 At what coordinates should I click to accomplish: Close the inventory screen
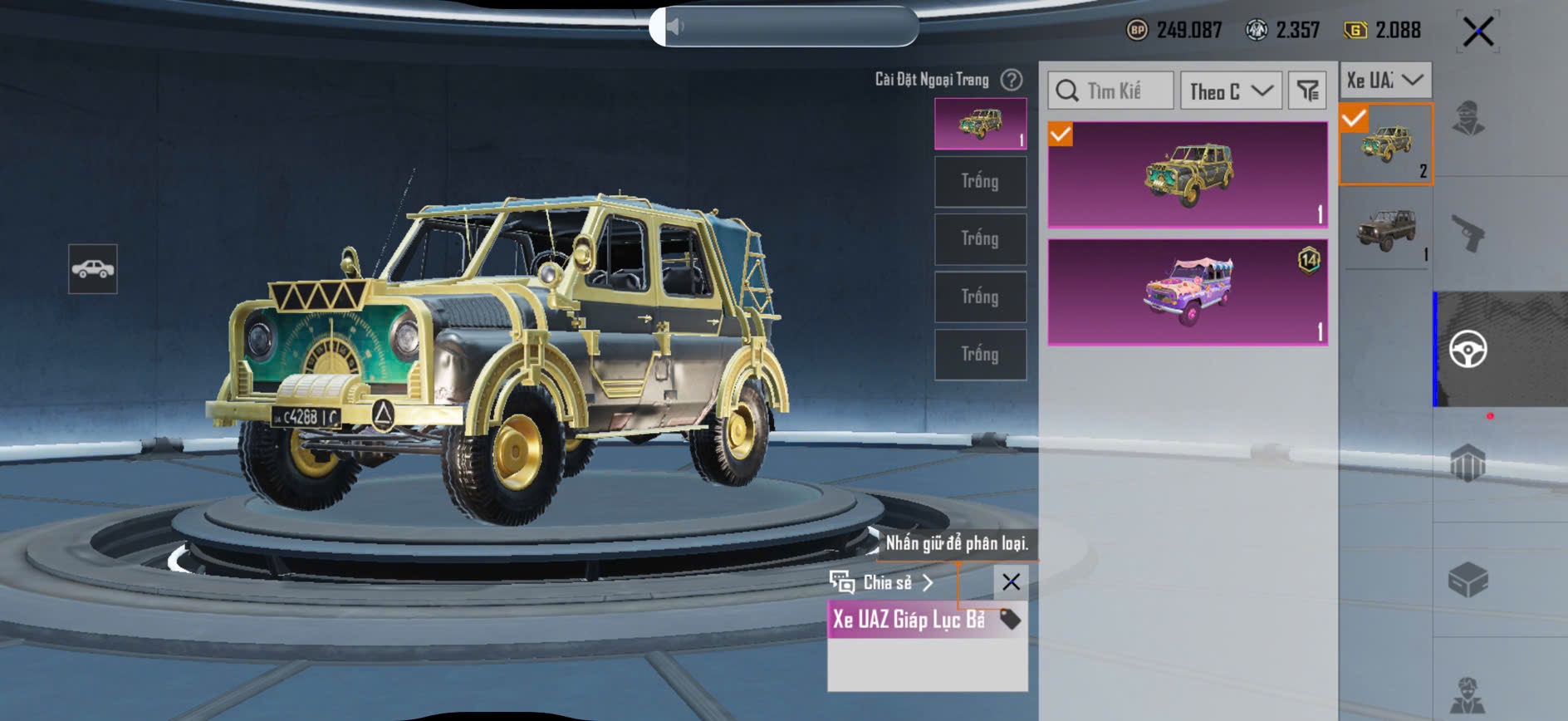(1477, 32)
